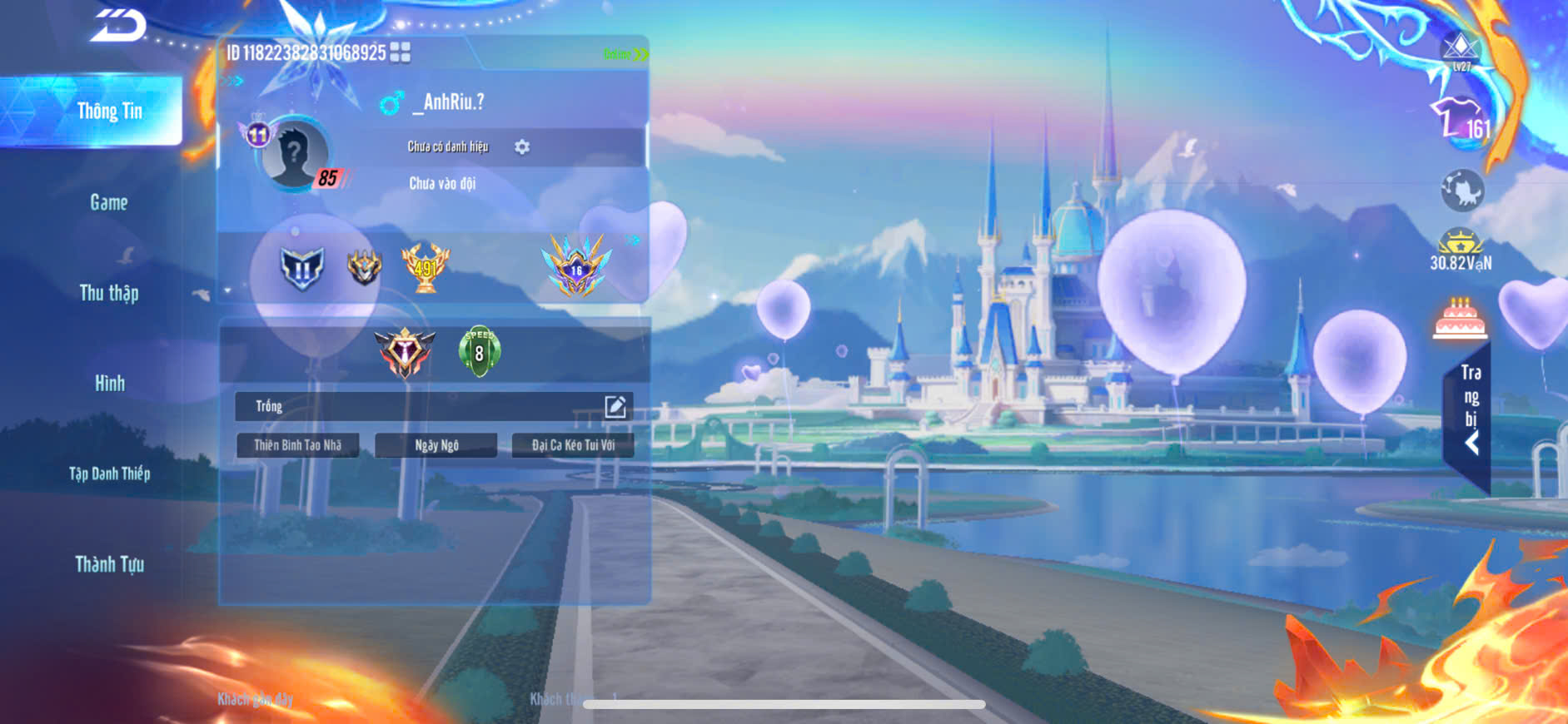1568x724 pixels.
Task: Open the Thu thập tab
Action: pyautogui.click(x=109, y=293)
